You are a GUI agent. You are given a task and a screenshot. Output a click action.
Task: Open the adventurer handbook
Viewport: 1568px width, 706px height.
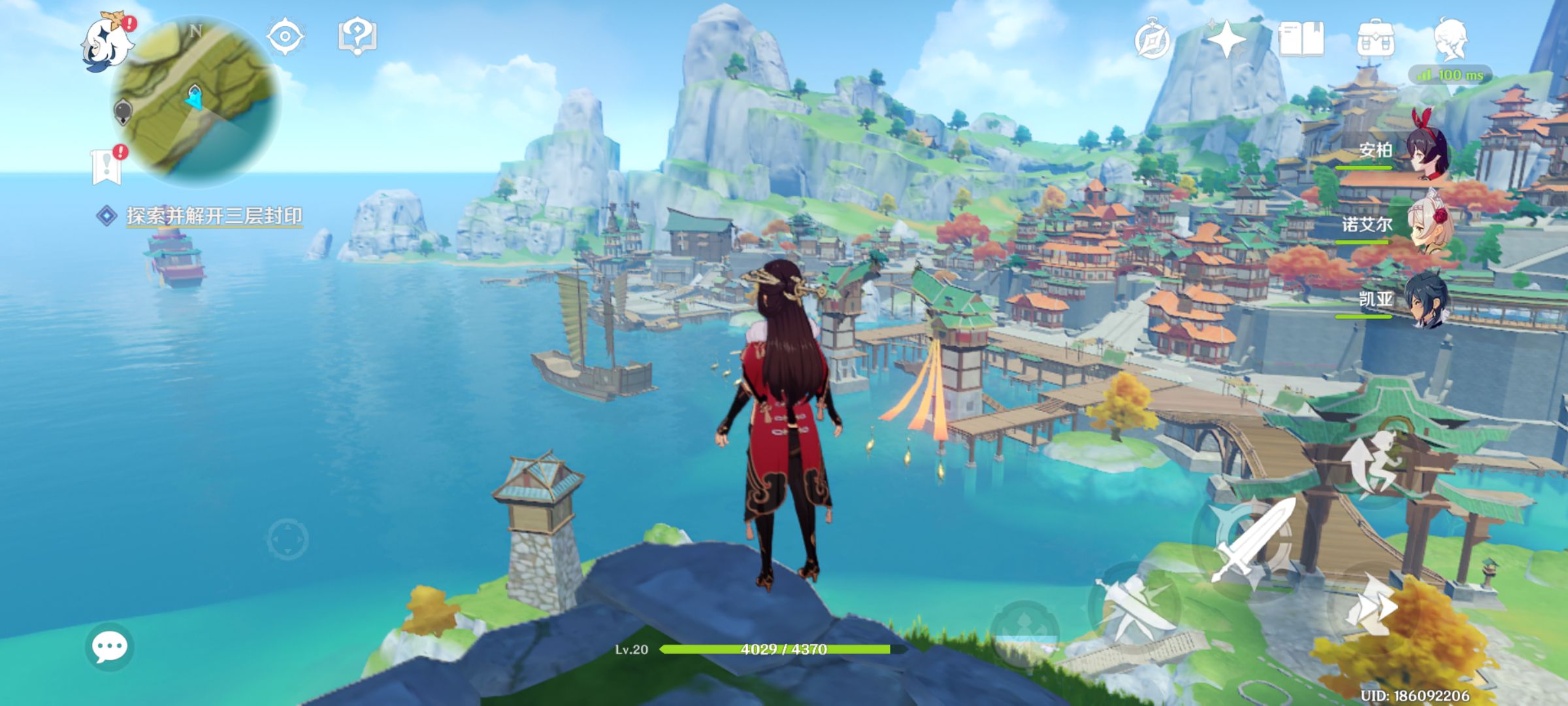1301,39
